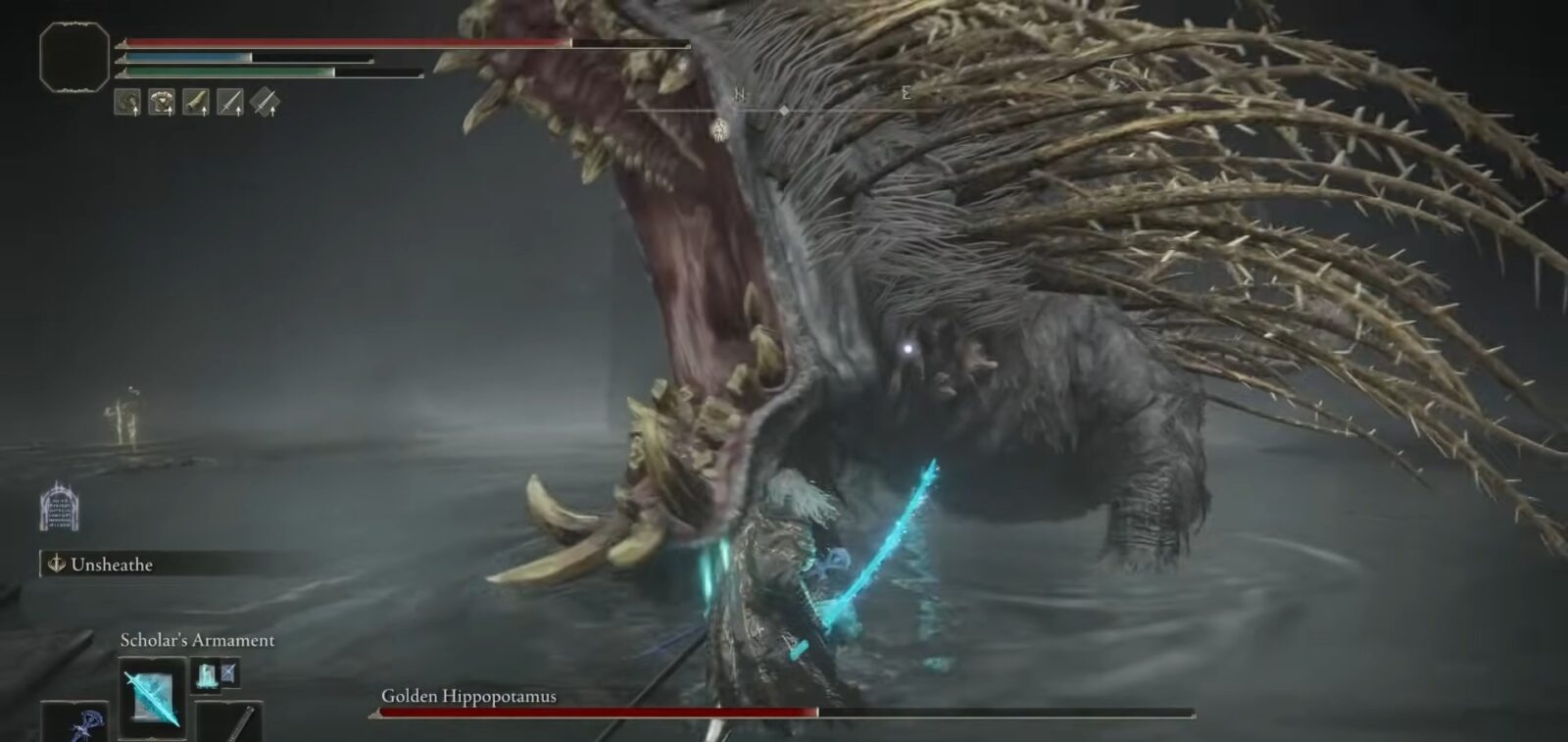Click the swirl buff status icon
Screen dimensions: 1568x742
click(127, 102)
